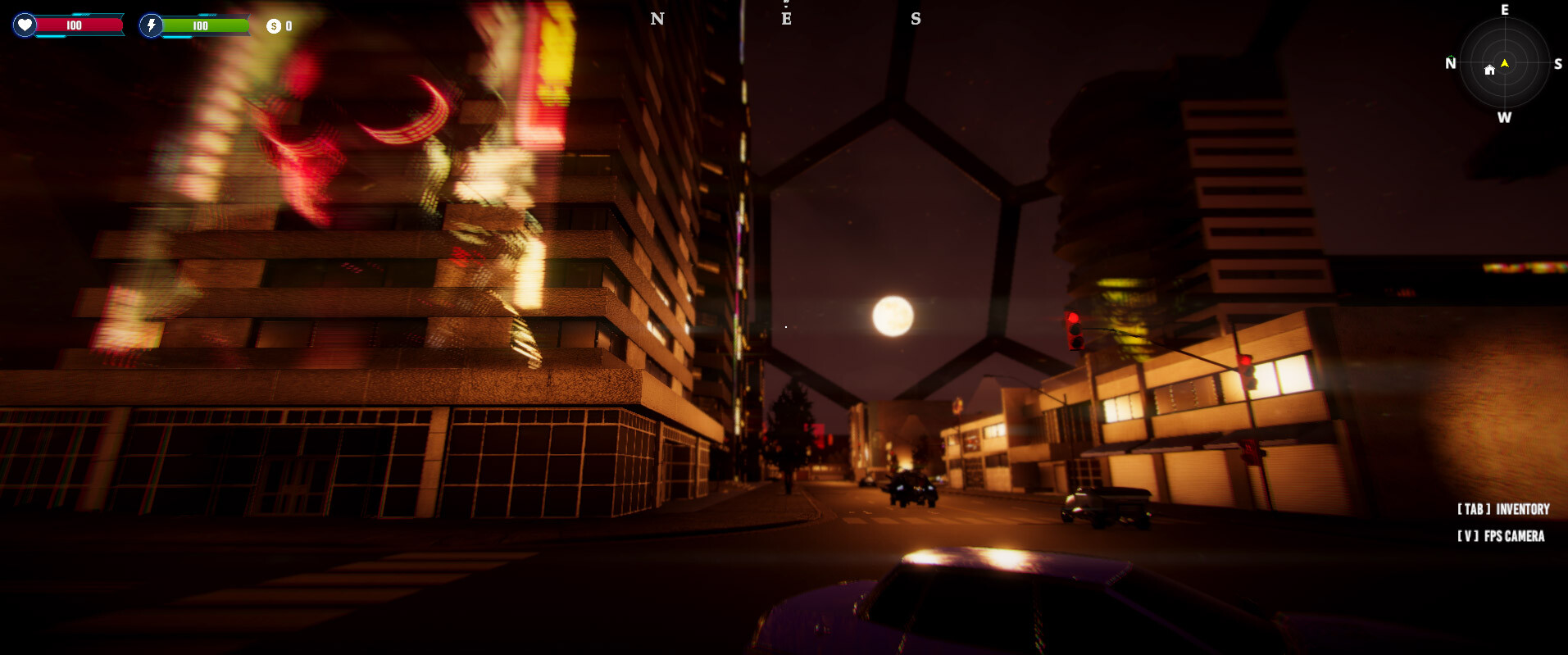The width and height of the screenshot is (1568, 655).
Task: Click the '100' text inside the health bar
Action: click(72, 25)
